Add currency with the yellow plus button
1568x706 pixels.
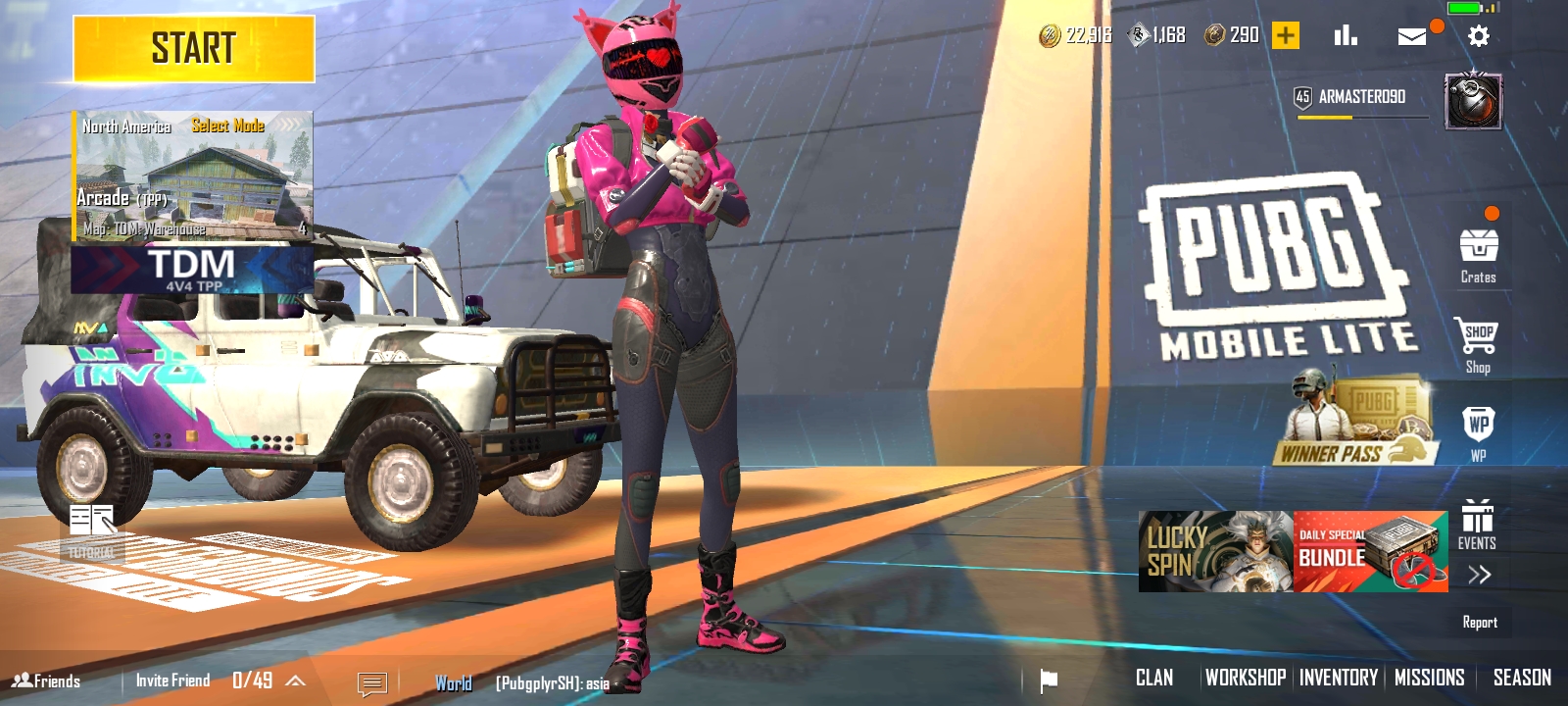1285,36
